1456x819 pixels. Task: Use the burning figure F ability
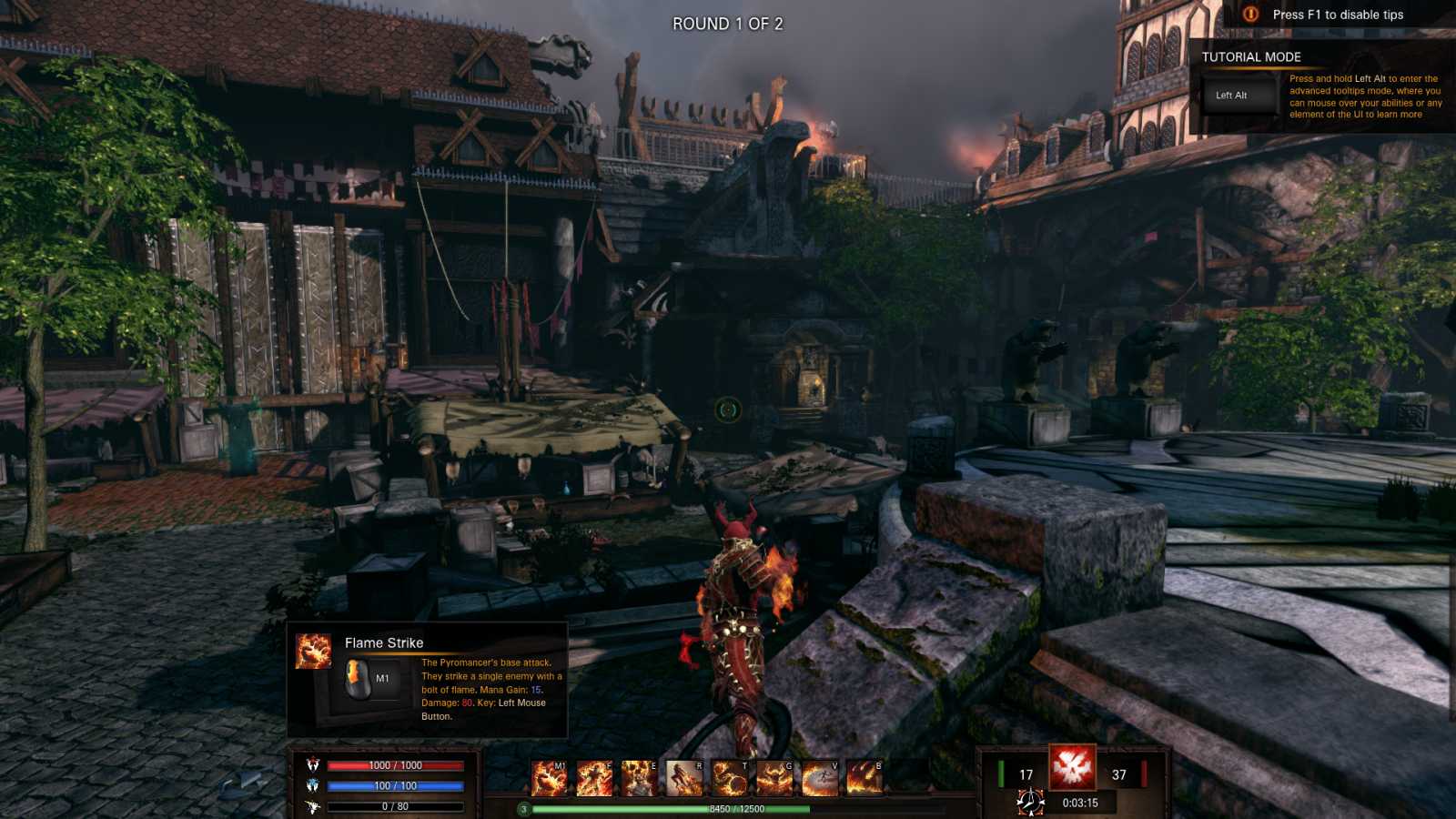594,779
